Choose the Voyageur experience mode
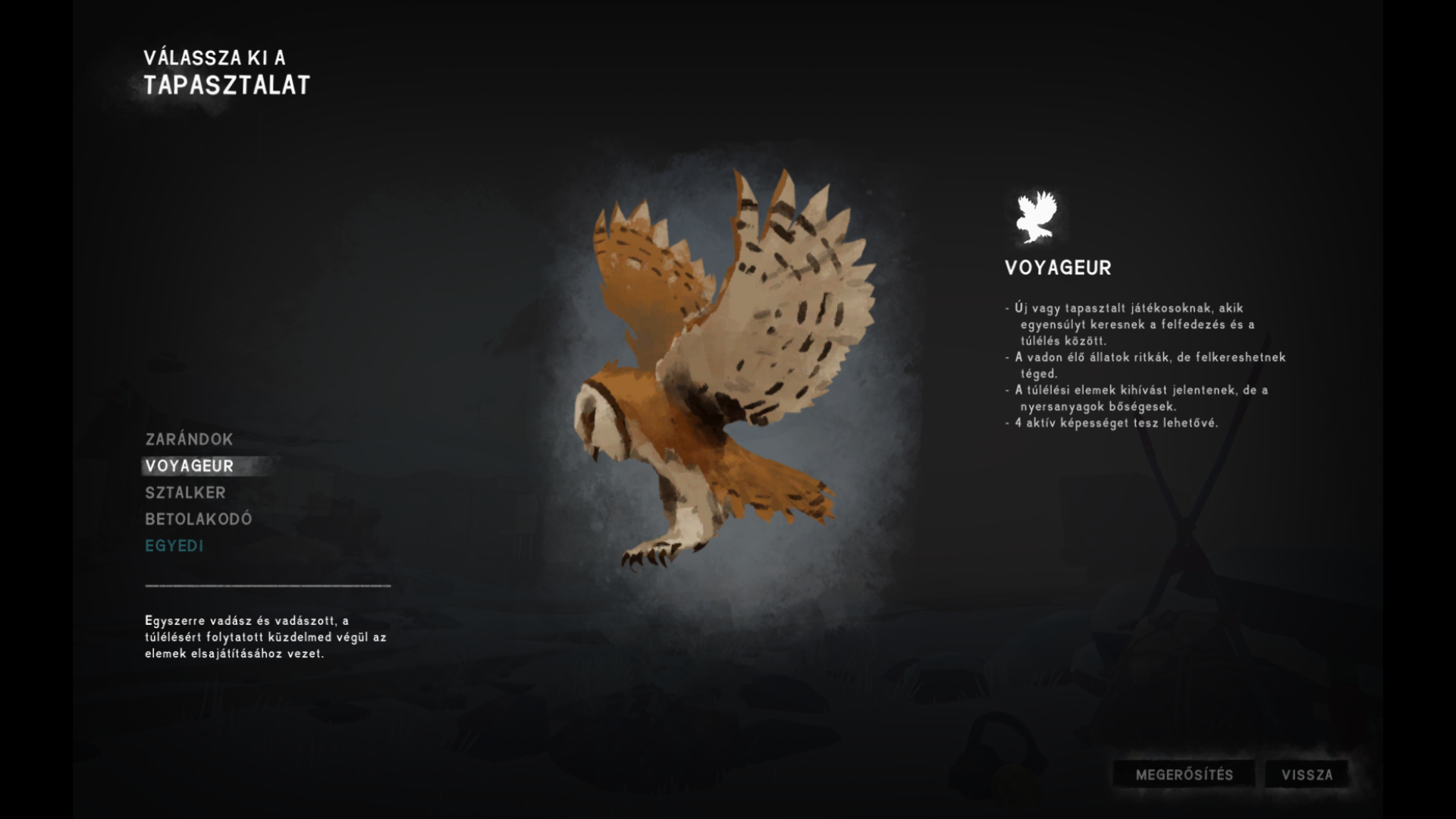The width and height of the screenshot is (1456, 819). click(190, 466)
